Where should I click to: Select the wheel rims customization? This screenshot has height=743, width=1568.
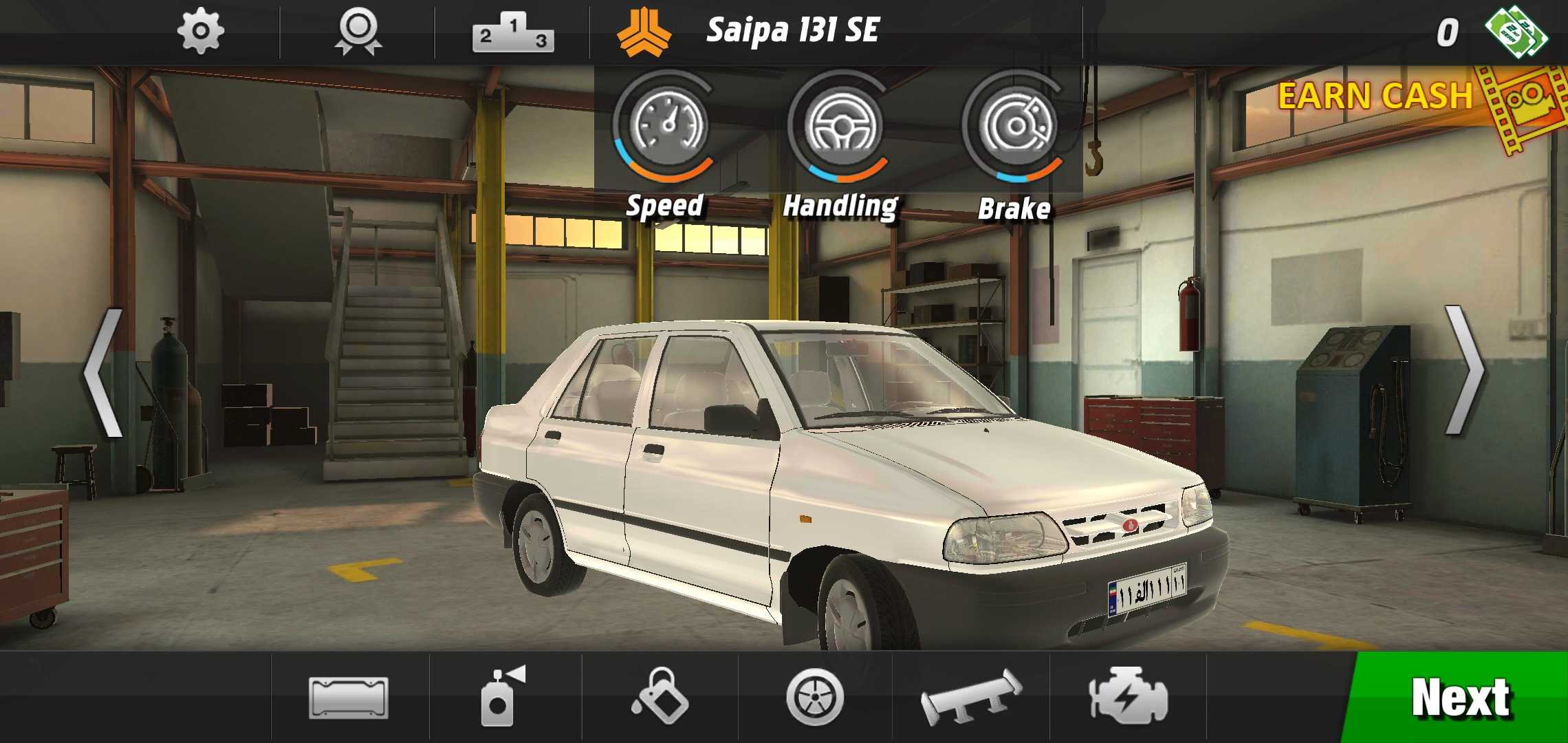pyautogui.click(x=815, y=698)
